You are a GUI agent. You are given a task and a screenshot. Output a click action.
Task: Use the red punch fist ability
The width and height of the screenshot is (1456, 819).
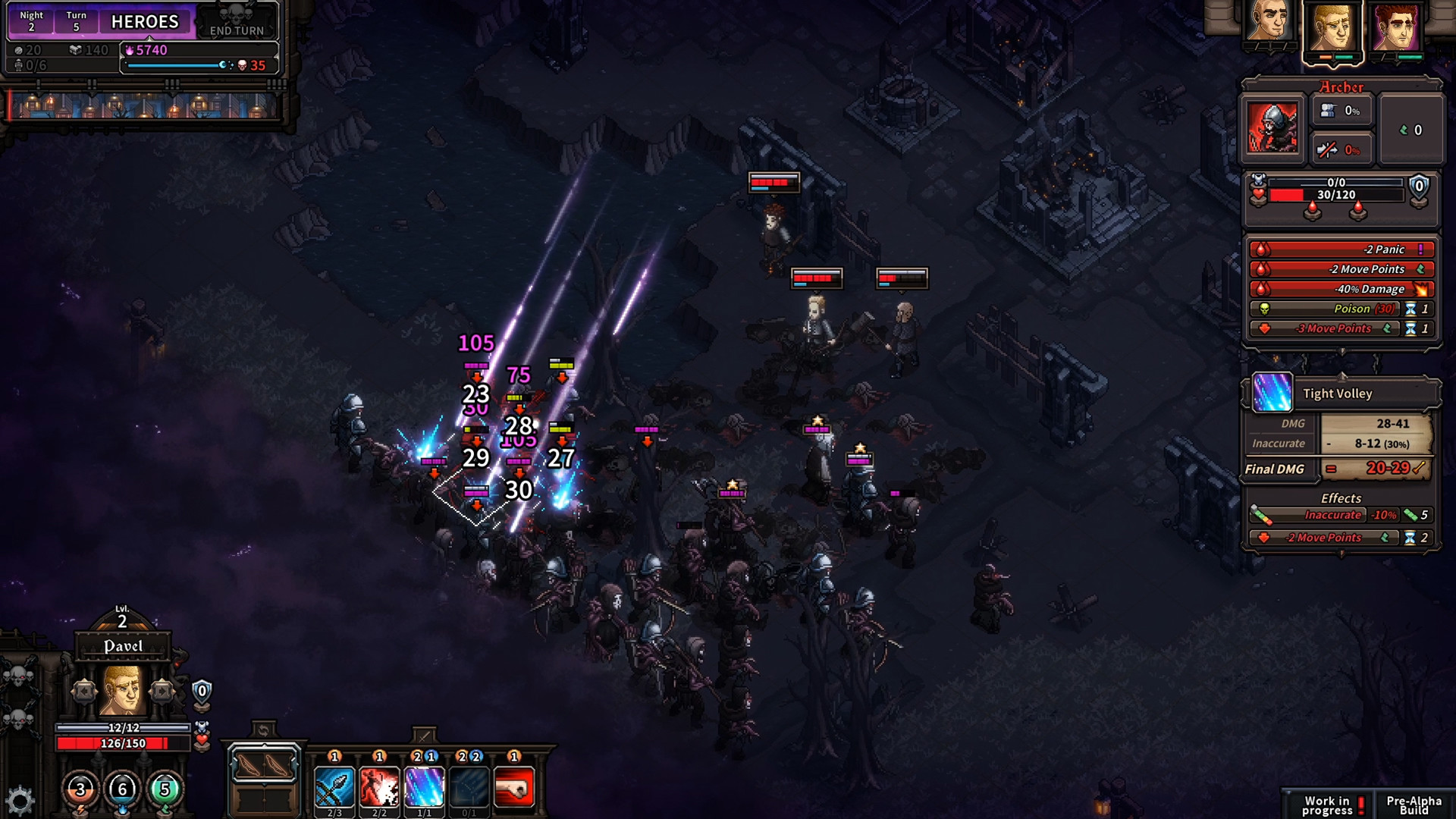(x=514, y=786)
